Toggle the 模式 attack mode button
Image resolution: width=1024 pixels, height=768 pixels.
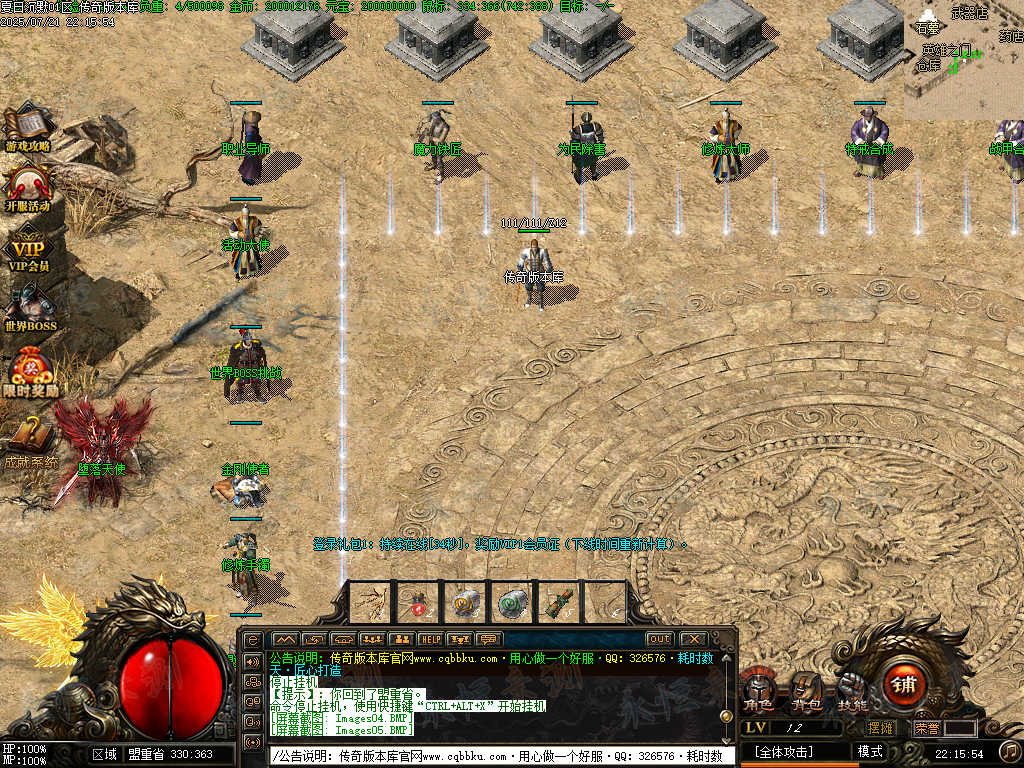870,751
